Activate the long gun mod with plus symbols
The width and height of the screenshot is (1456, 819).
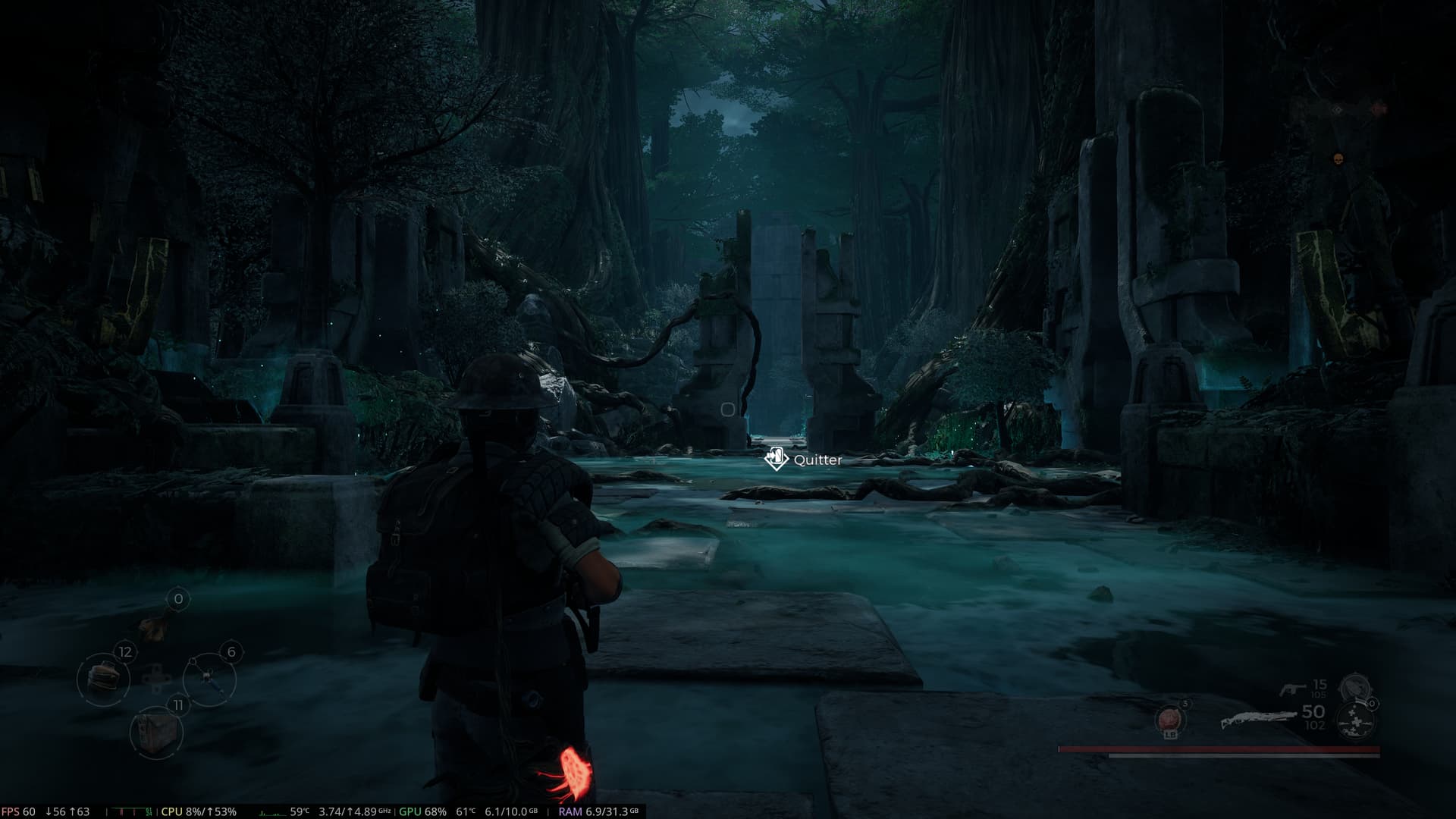(x=1352, y=719)
